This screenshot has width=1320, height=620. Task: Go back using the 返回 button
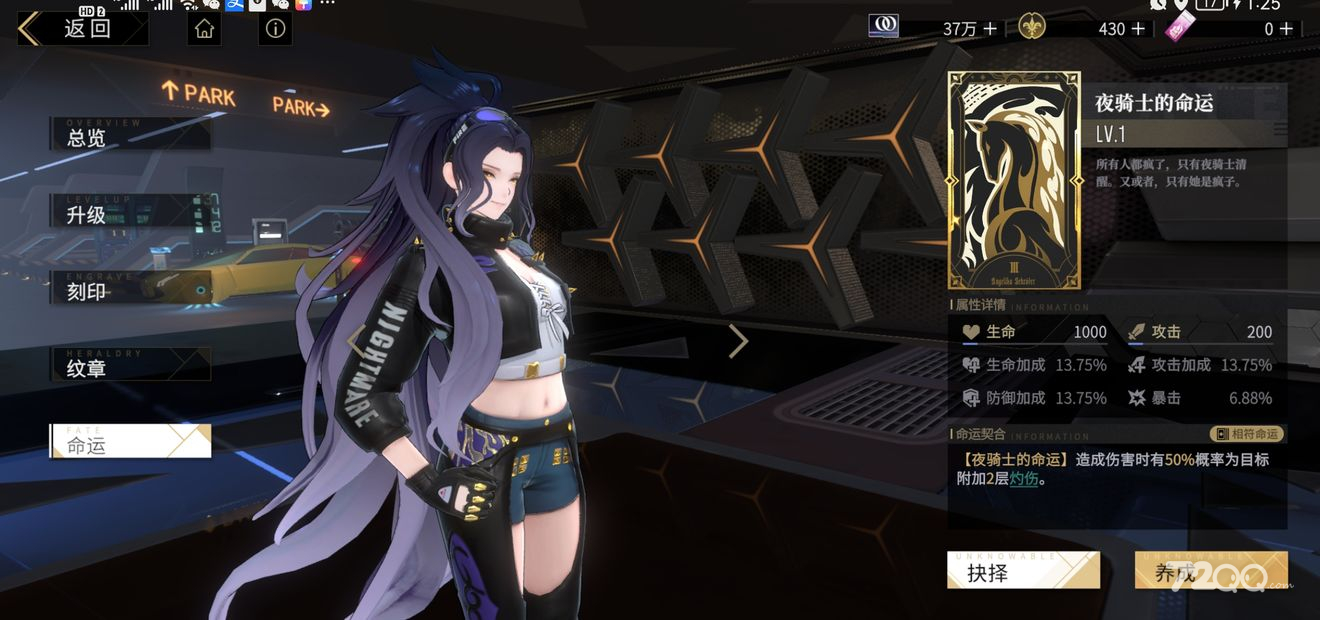[82, 28]
